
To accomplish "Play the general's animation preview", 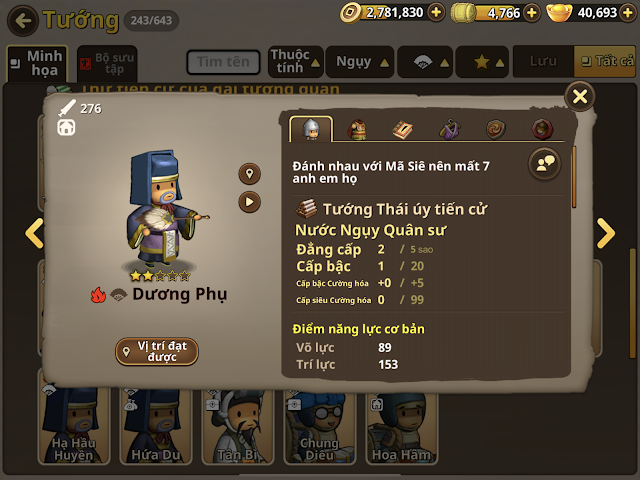I will [x=249, y=201].
